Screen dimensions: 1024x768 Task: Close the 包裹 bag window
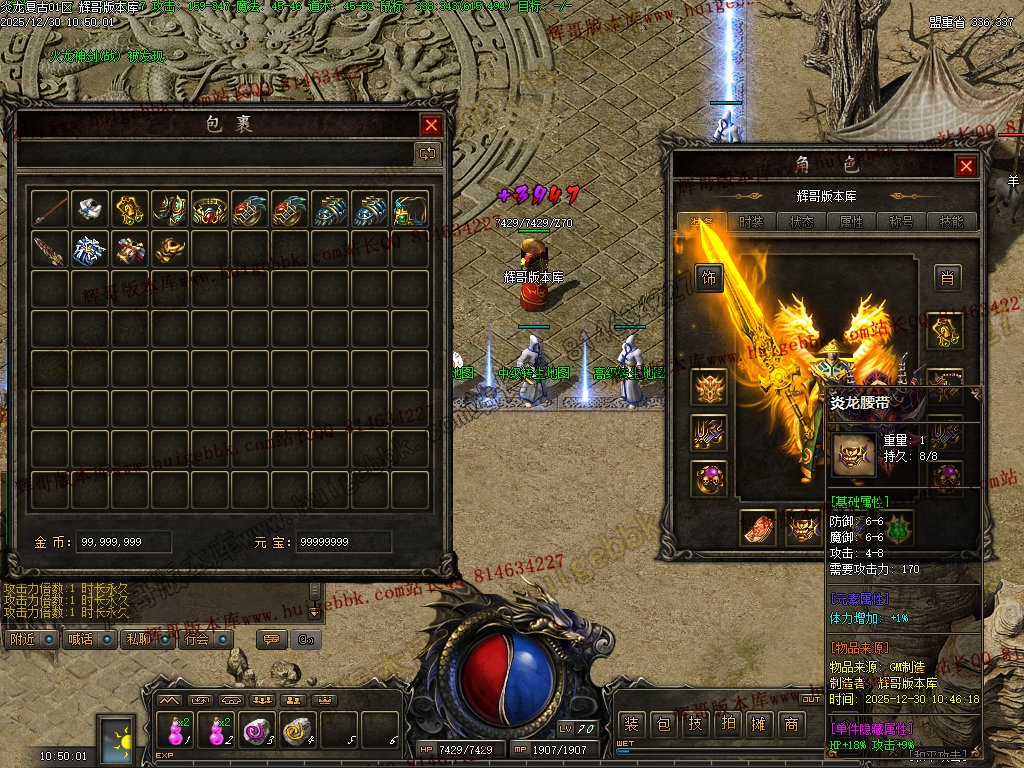431,125
